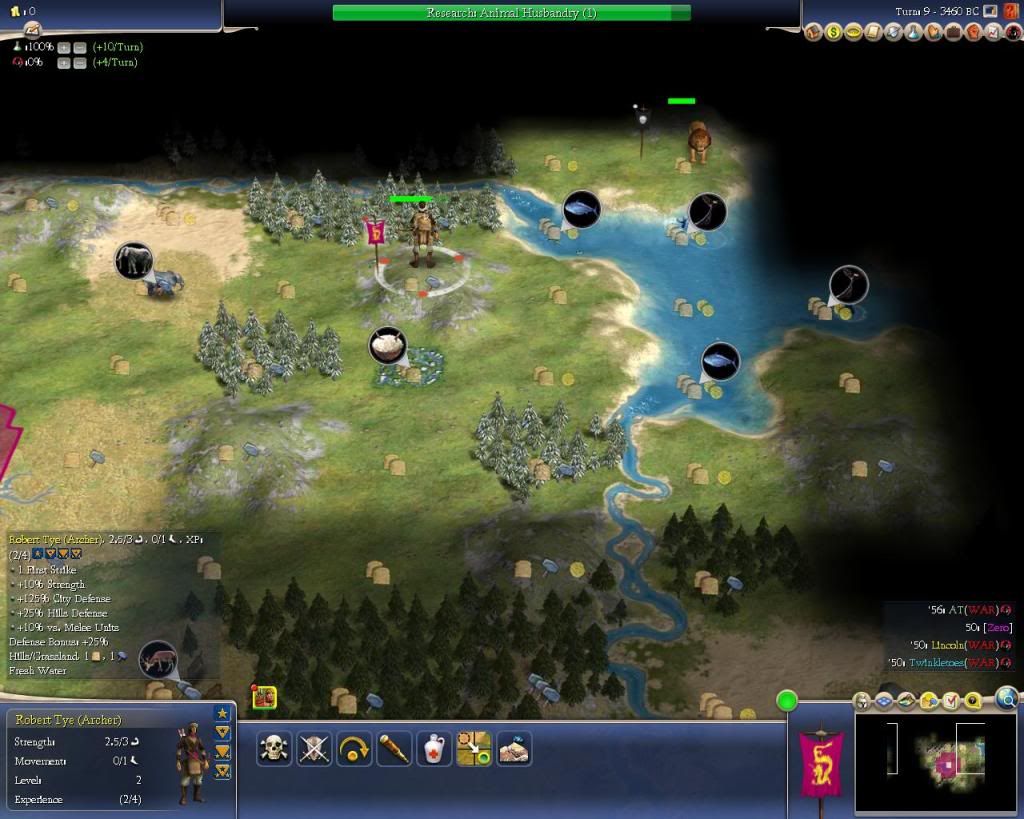1024x819 pixels.
Task: Open the technology advisor flask icon
Action: click(x=914, y=33)
